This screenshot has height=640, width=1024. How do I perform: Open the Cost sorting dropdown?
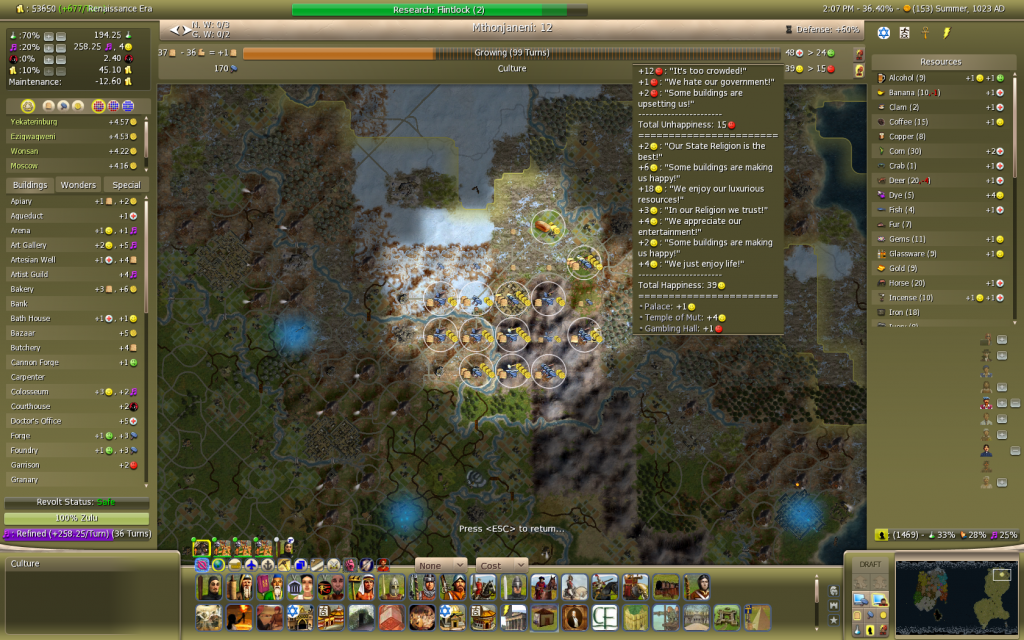pos(501,565)
